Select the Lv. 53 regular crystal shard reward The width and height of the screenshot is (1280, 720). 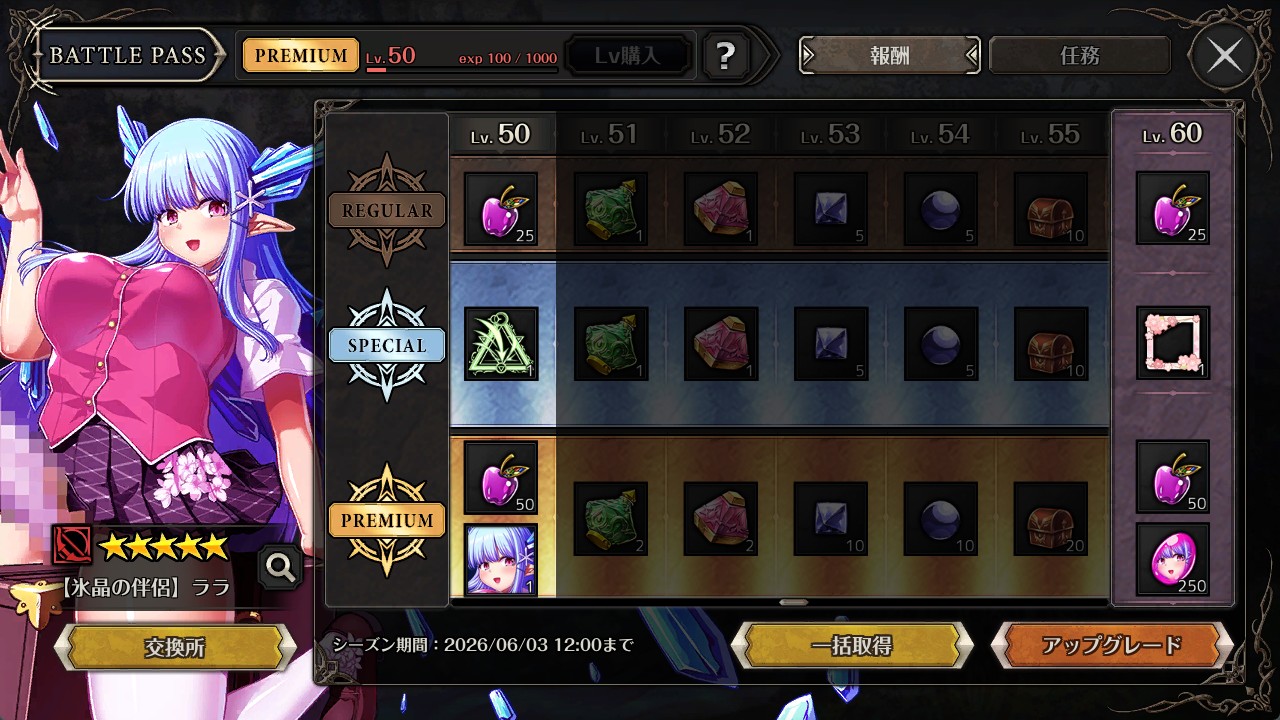[831, 209]
